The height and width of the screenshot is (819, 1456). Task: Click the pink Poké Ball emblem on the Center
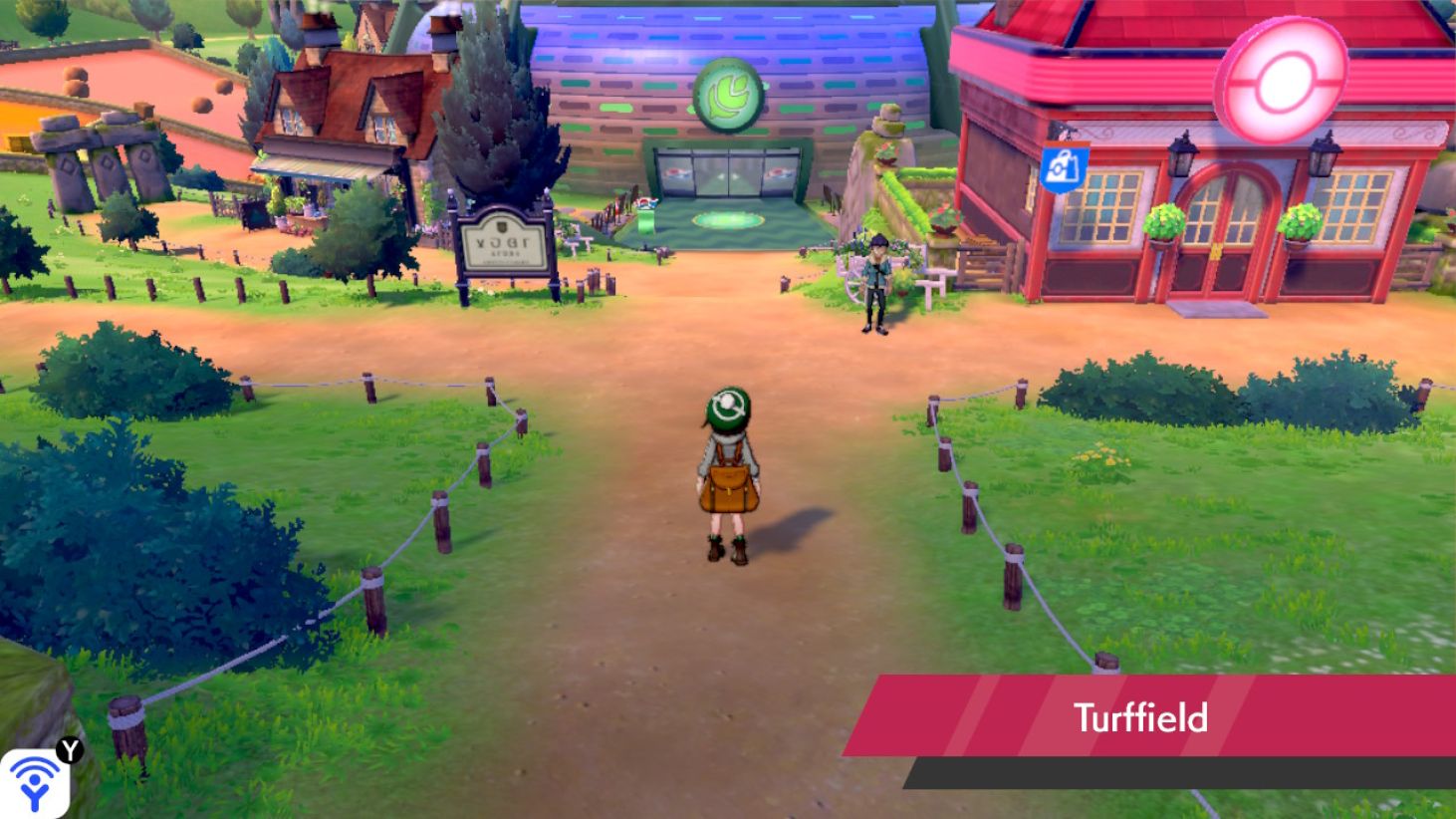[1283, 78]
